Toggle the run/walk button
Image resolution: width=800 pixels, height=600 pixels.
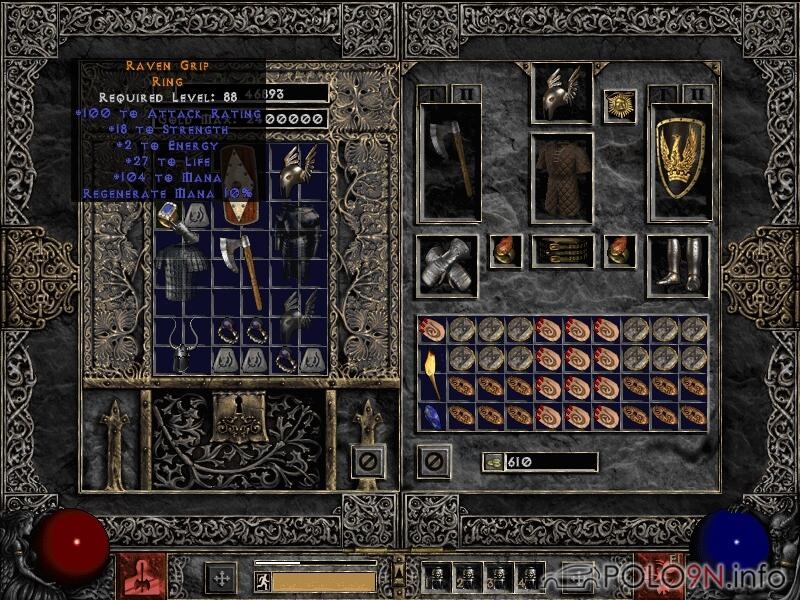[x=262, y=579]
